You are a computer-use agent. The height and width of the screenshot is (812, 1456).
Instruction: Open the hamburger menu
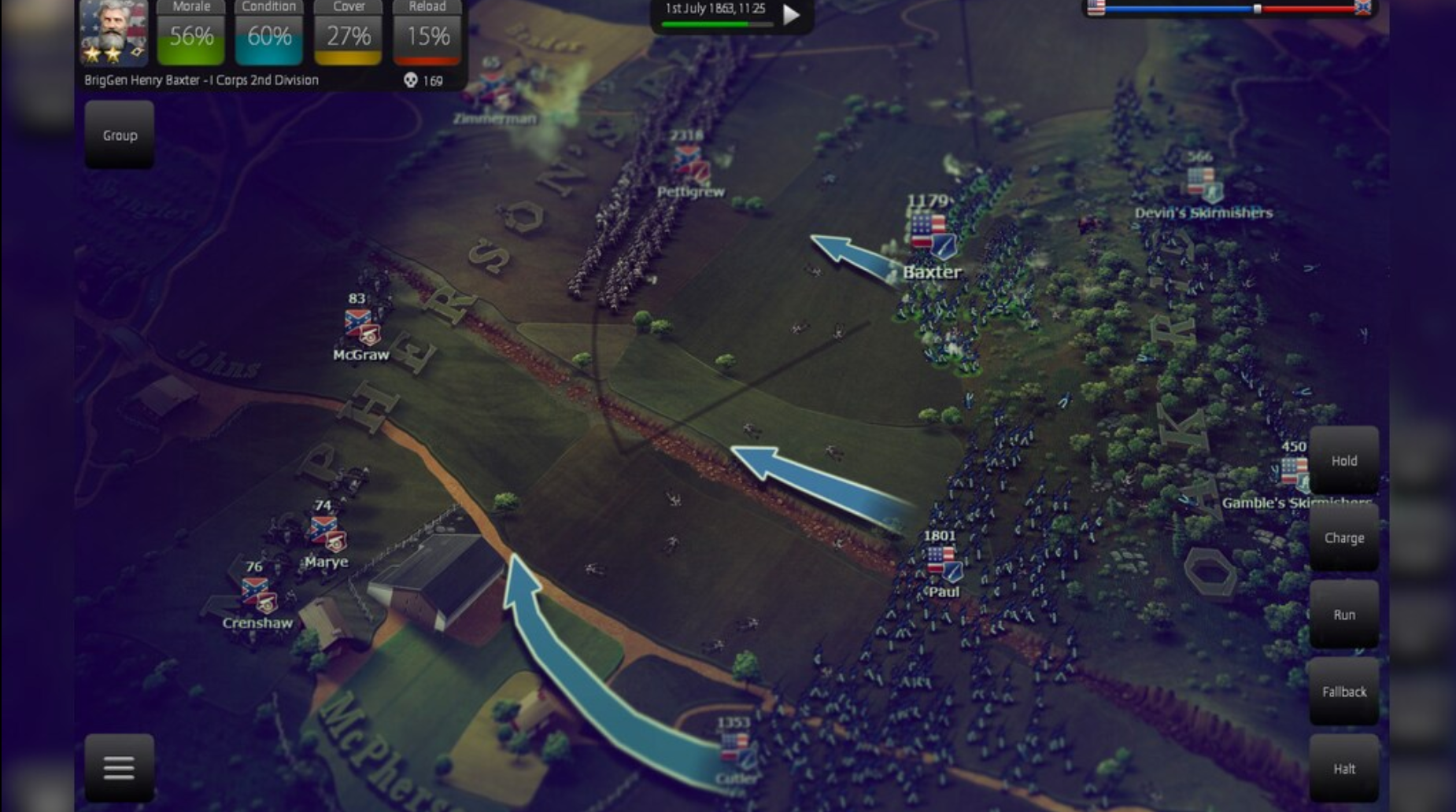pos(118,766)
